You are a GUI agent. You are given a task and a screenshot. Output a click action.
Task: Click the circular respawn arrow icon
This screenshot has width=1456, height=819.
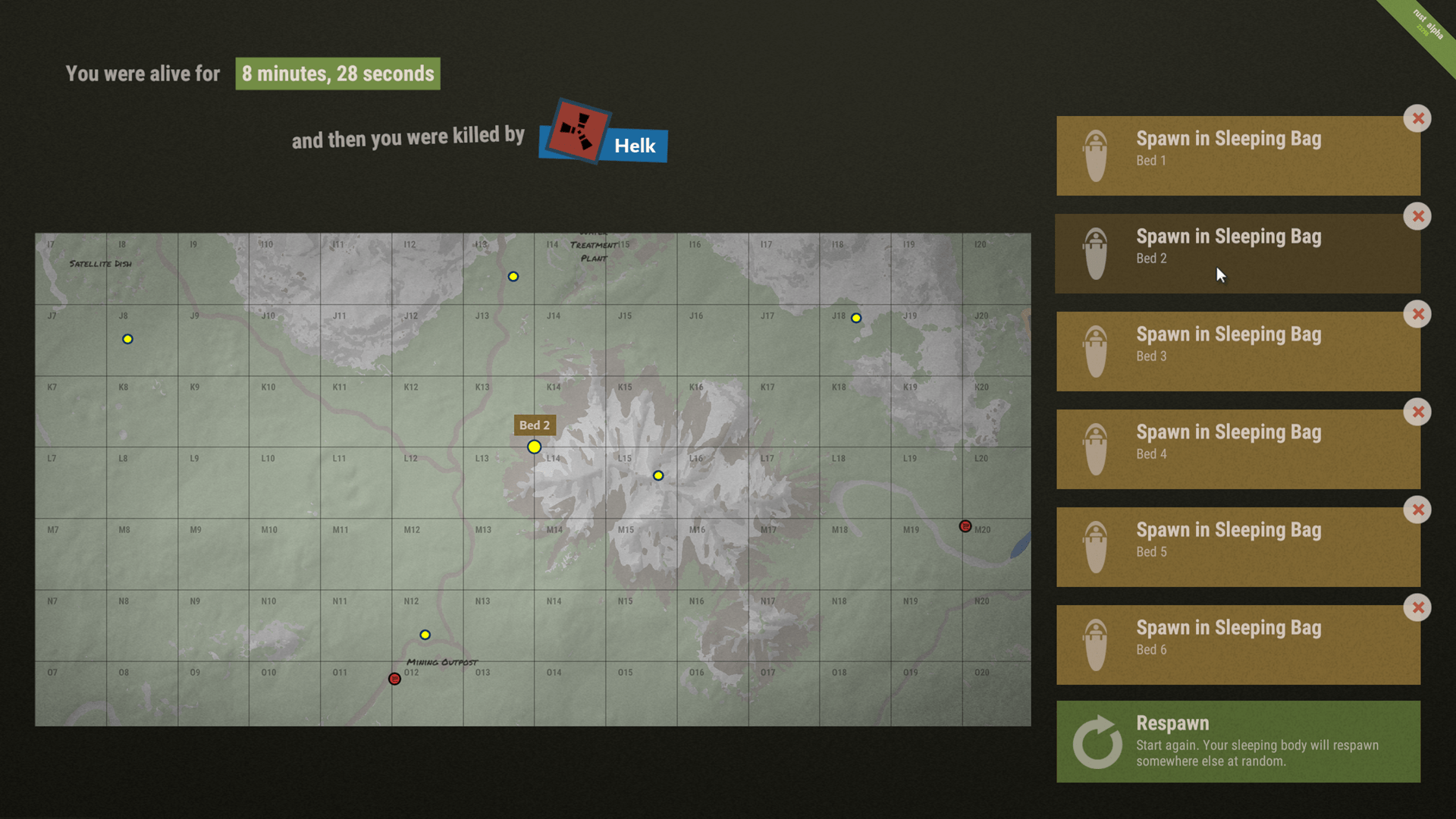point(1096,742)
